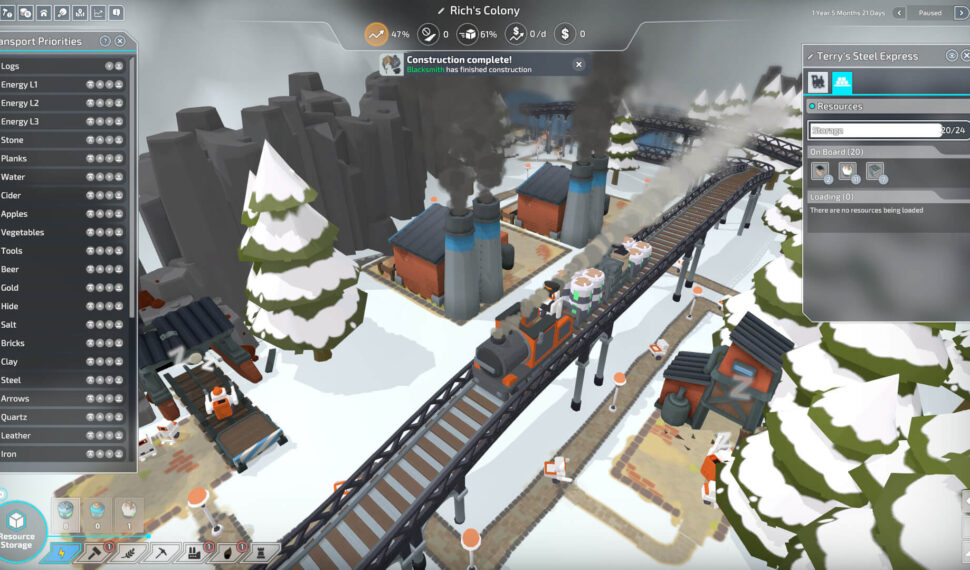970x570 pixels.
Task: Open the statistics graph menu icon
Action: (98, 13)
